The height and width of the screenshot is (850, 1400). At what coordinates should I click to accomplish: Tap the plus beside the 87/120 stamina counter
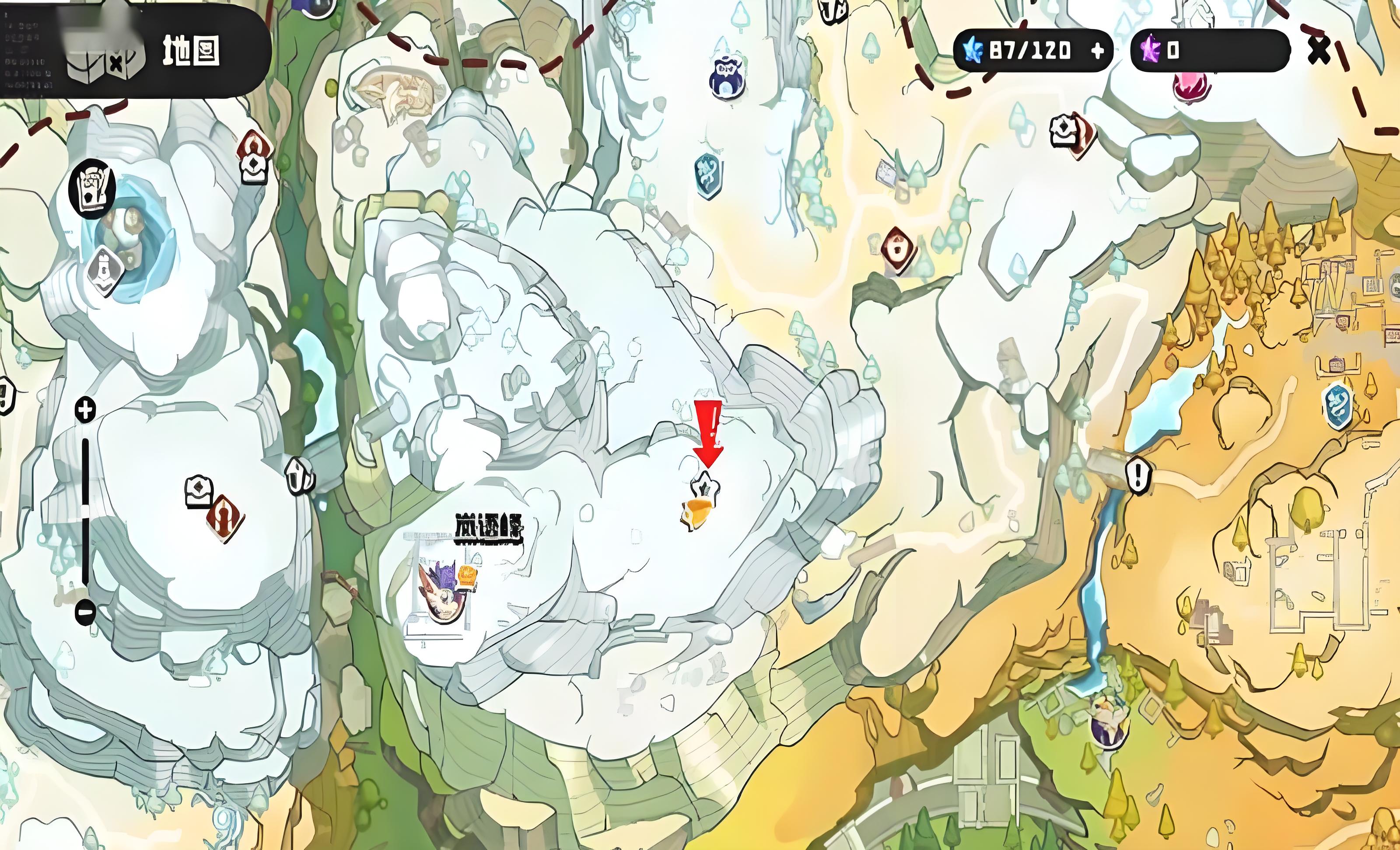click(x=1098, y=51)
